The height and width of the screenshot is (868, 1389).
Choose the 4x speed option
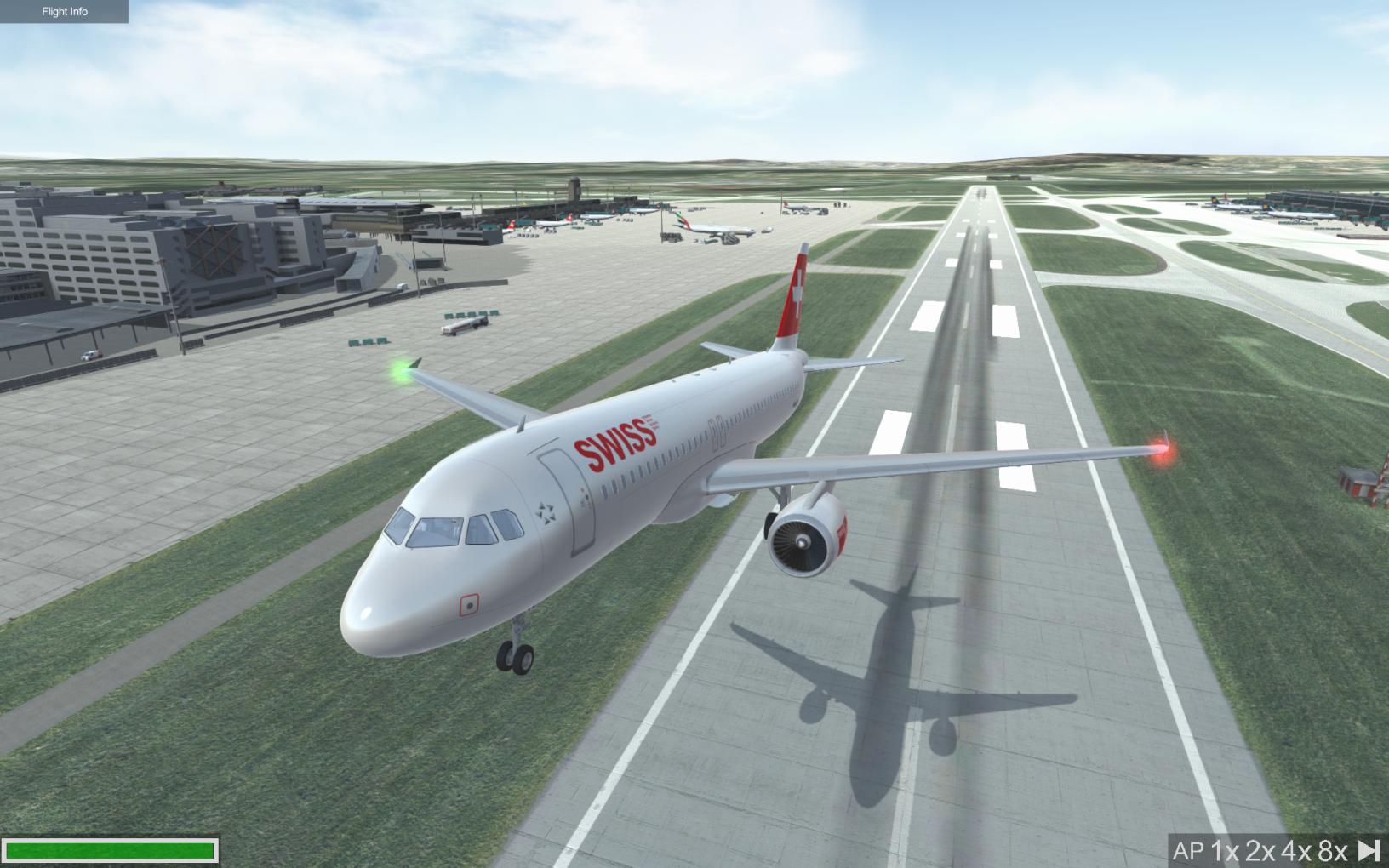(1296, 850)
